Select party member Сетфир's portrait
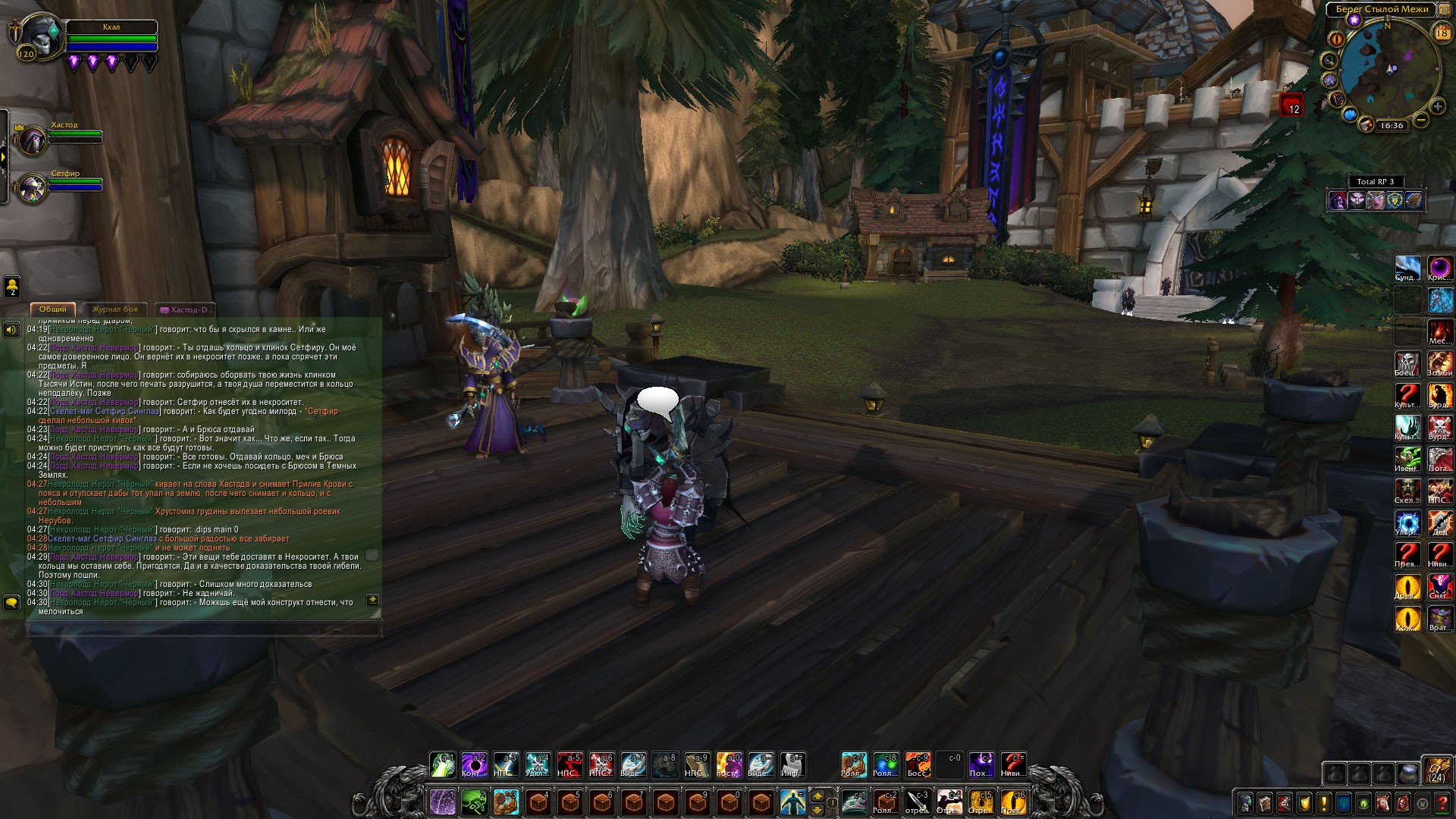The image size is (1456, 819). 33,188
